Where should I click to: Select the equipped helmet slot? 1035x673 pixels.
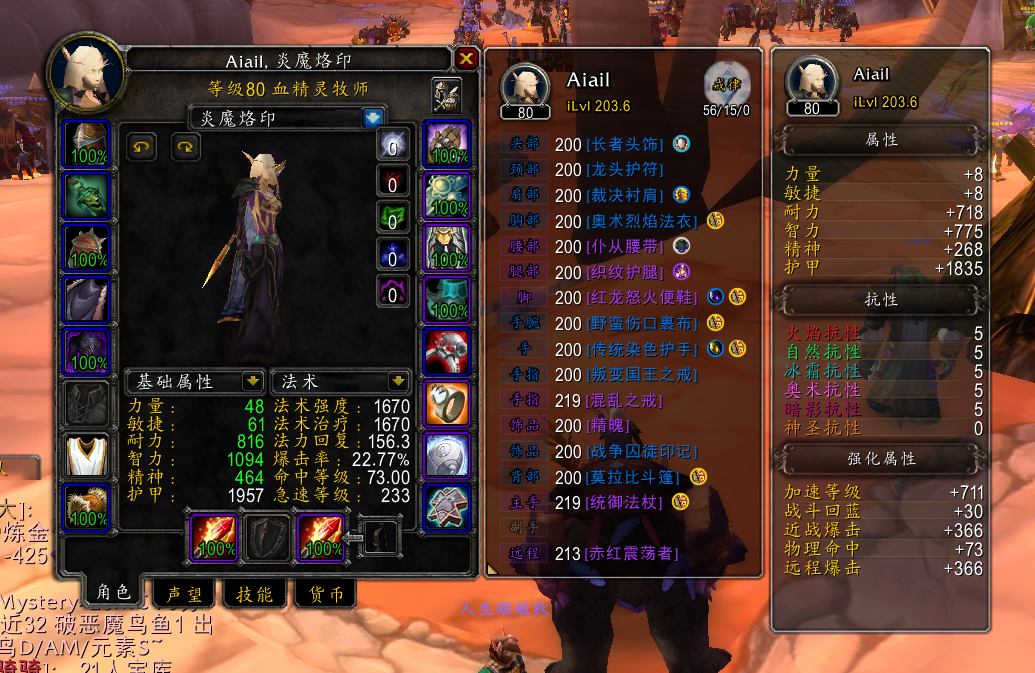pyautogui.click(x=88, y=144)
